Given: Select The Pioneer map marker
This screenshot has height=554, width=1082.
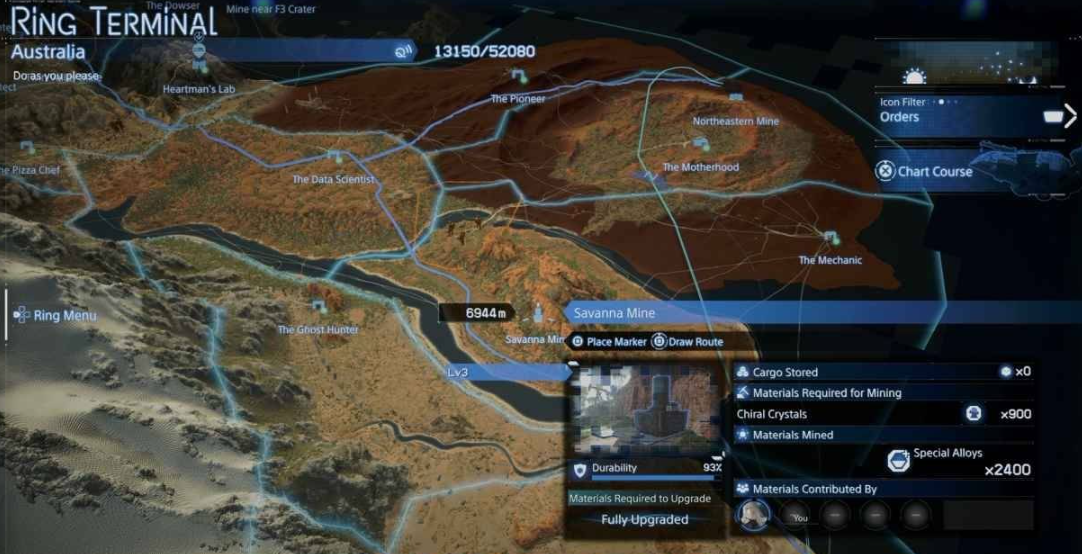Looking at the screenshot, I should pos(518,77).
